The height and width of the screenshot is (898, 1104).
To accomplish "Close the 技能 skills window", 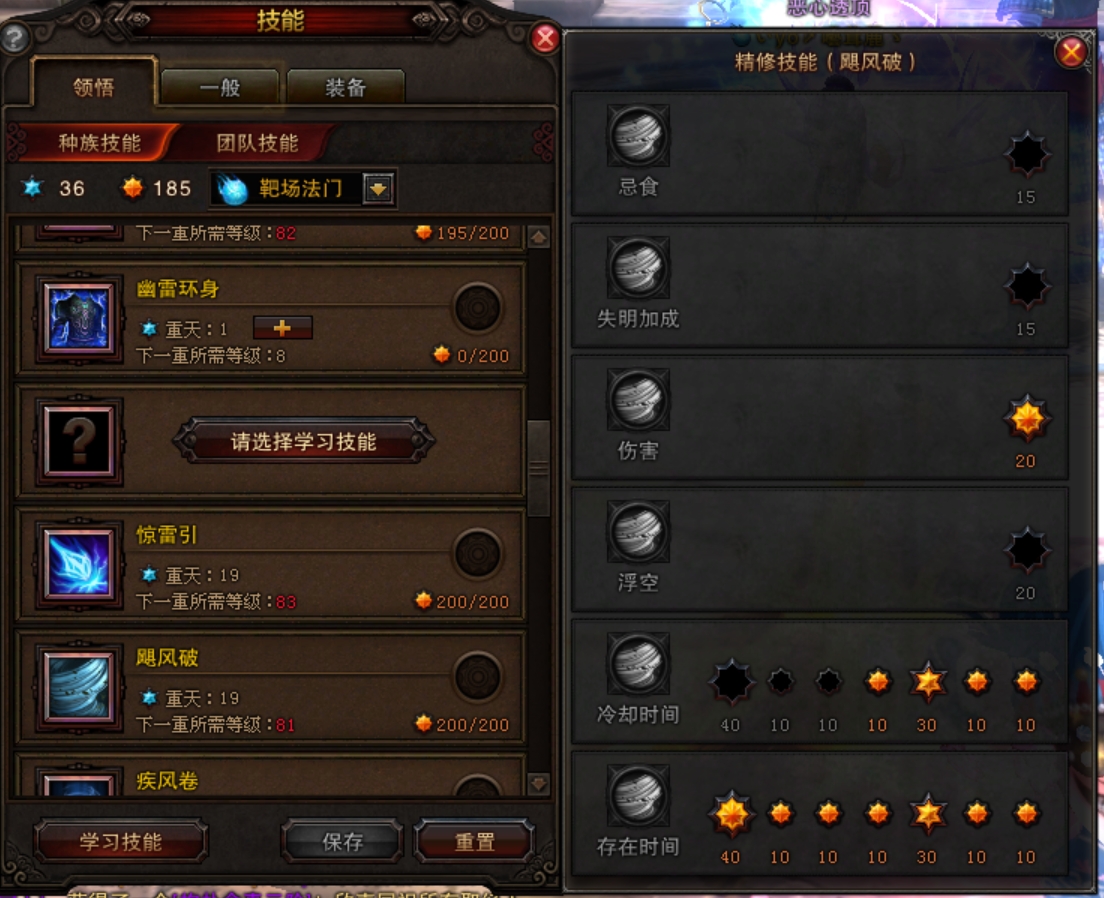I will tap(545, 38).
